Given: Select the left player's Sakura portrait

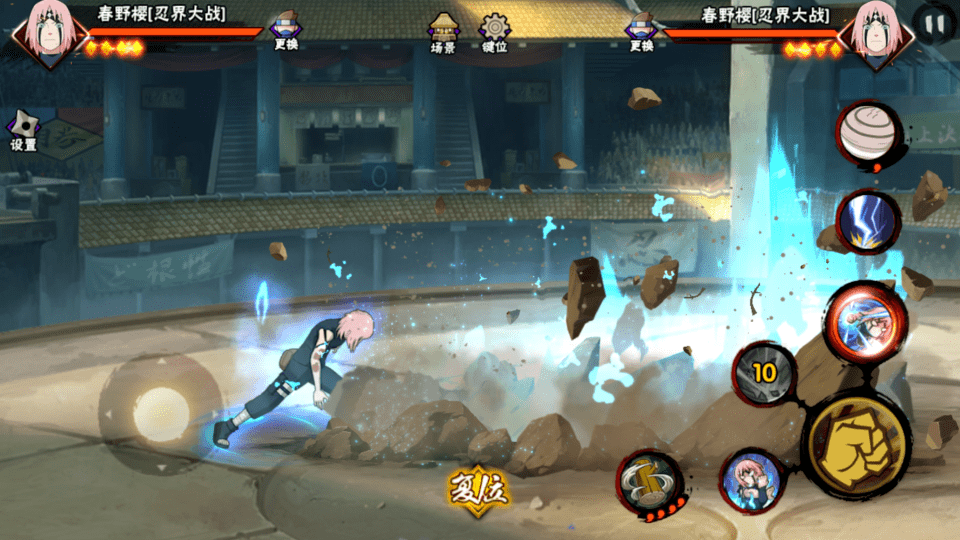Looking at the screenshot, I should [44, 32].
